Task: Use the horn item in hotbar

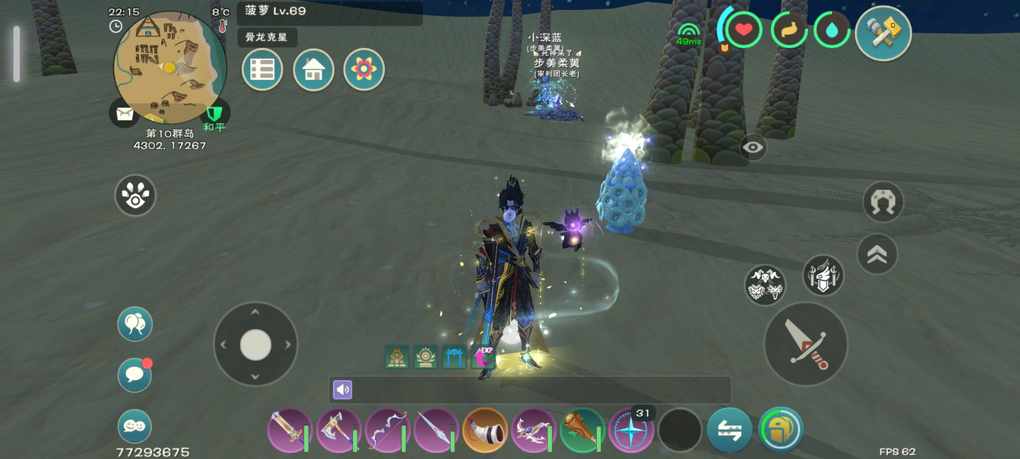Action: 485,431
